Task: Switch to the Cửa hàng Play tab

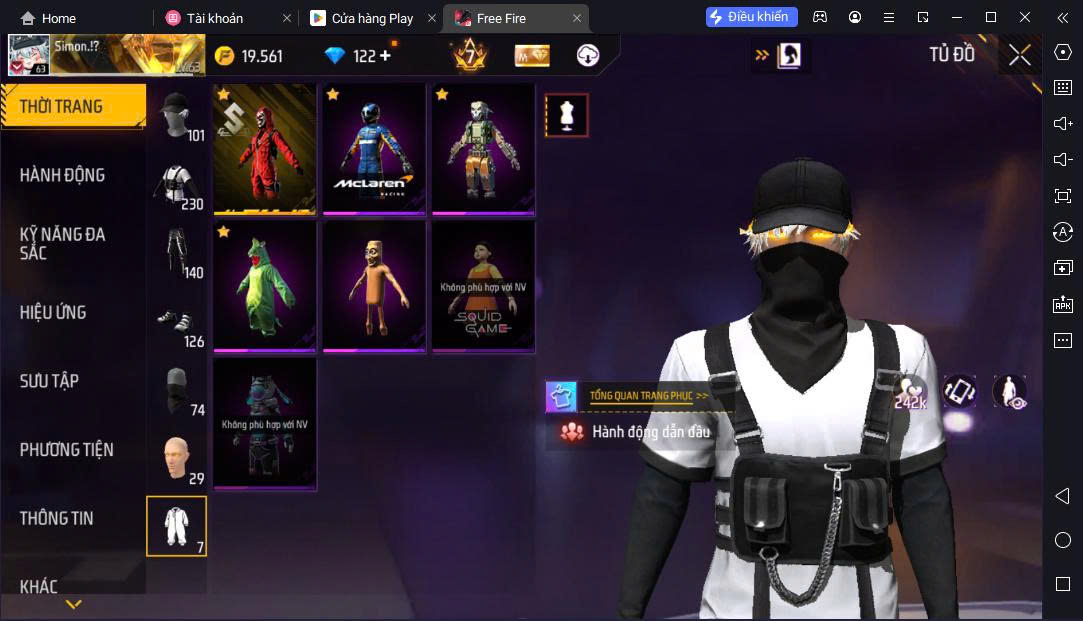Action: 372,18
